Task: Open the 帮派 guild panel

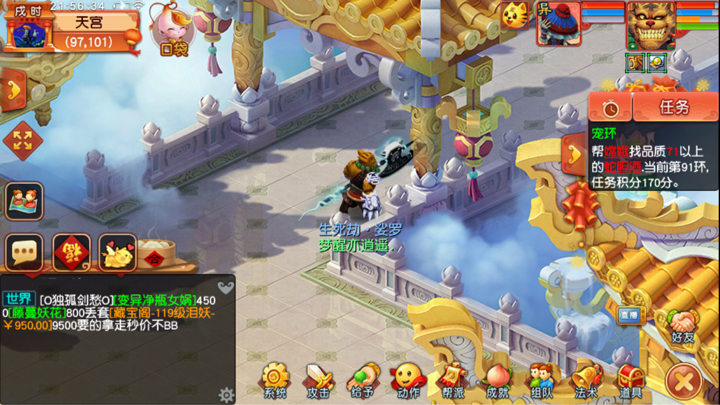Action: (x=453, y=380)
